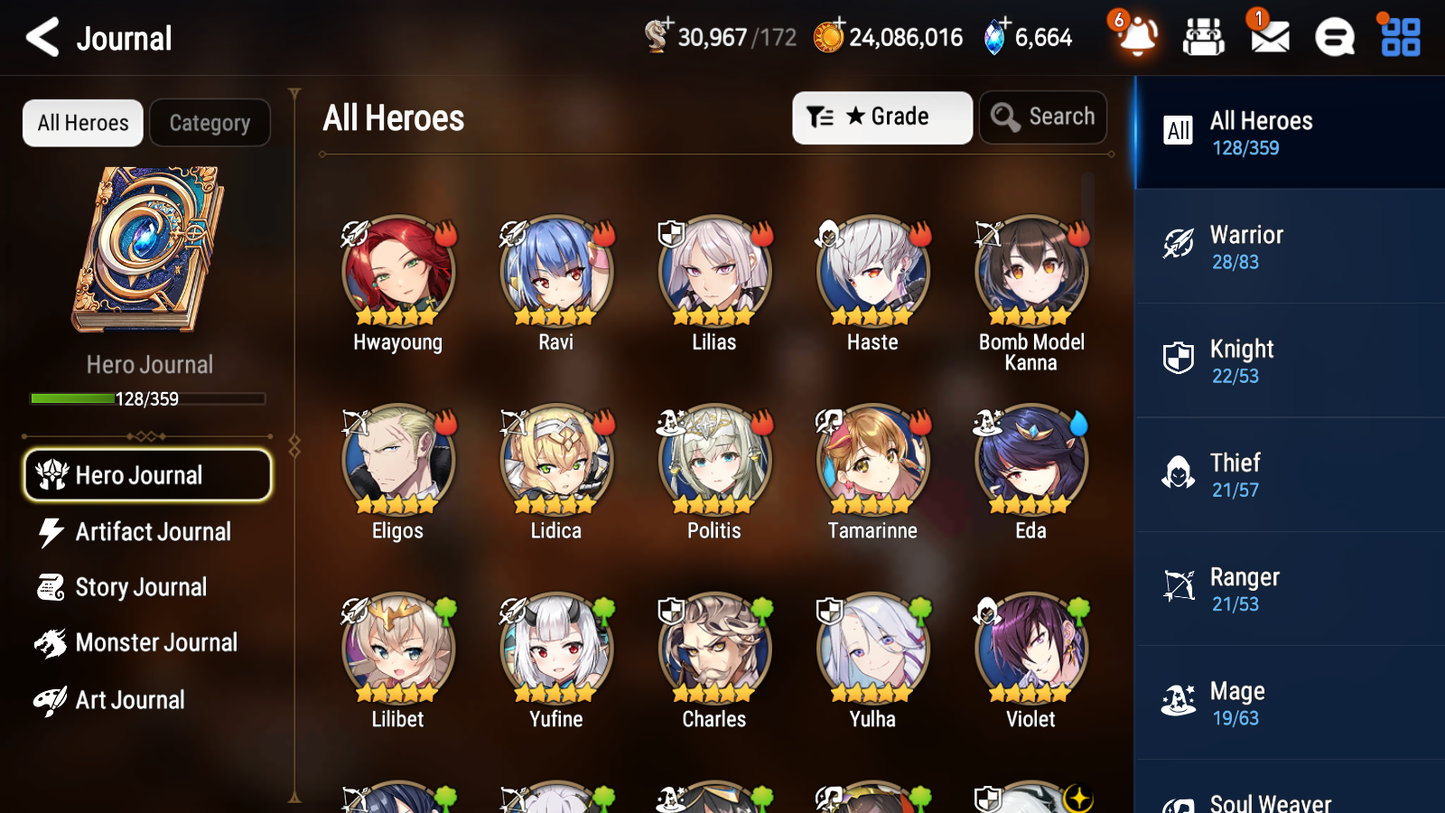1445x813 pixels.
Task: Open the Grade sort dropdown
Action: click(882, 117)
